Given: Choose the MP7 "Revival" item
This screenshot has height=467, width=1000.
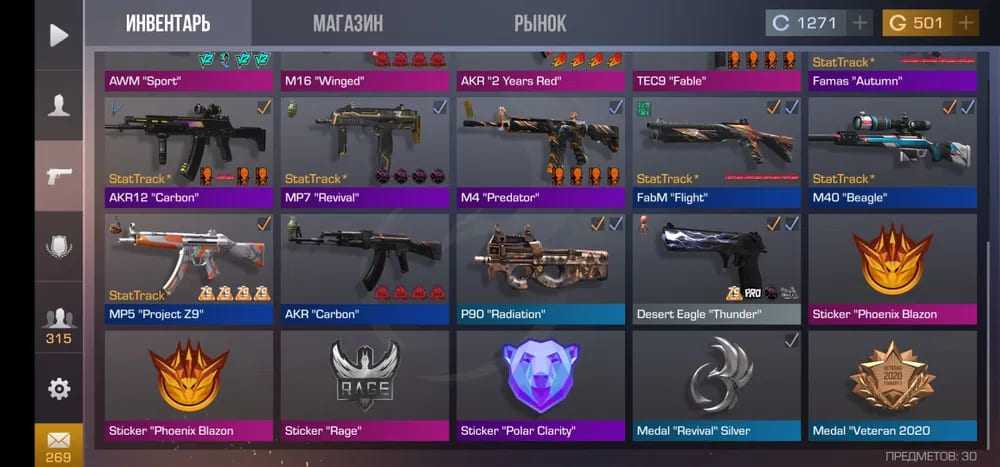Looking at the screenshot, I should click(x=365, y=150).
